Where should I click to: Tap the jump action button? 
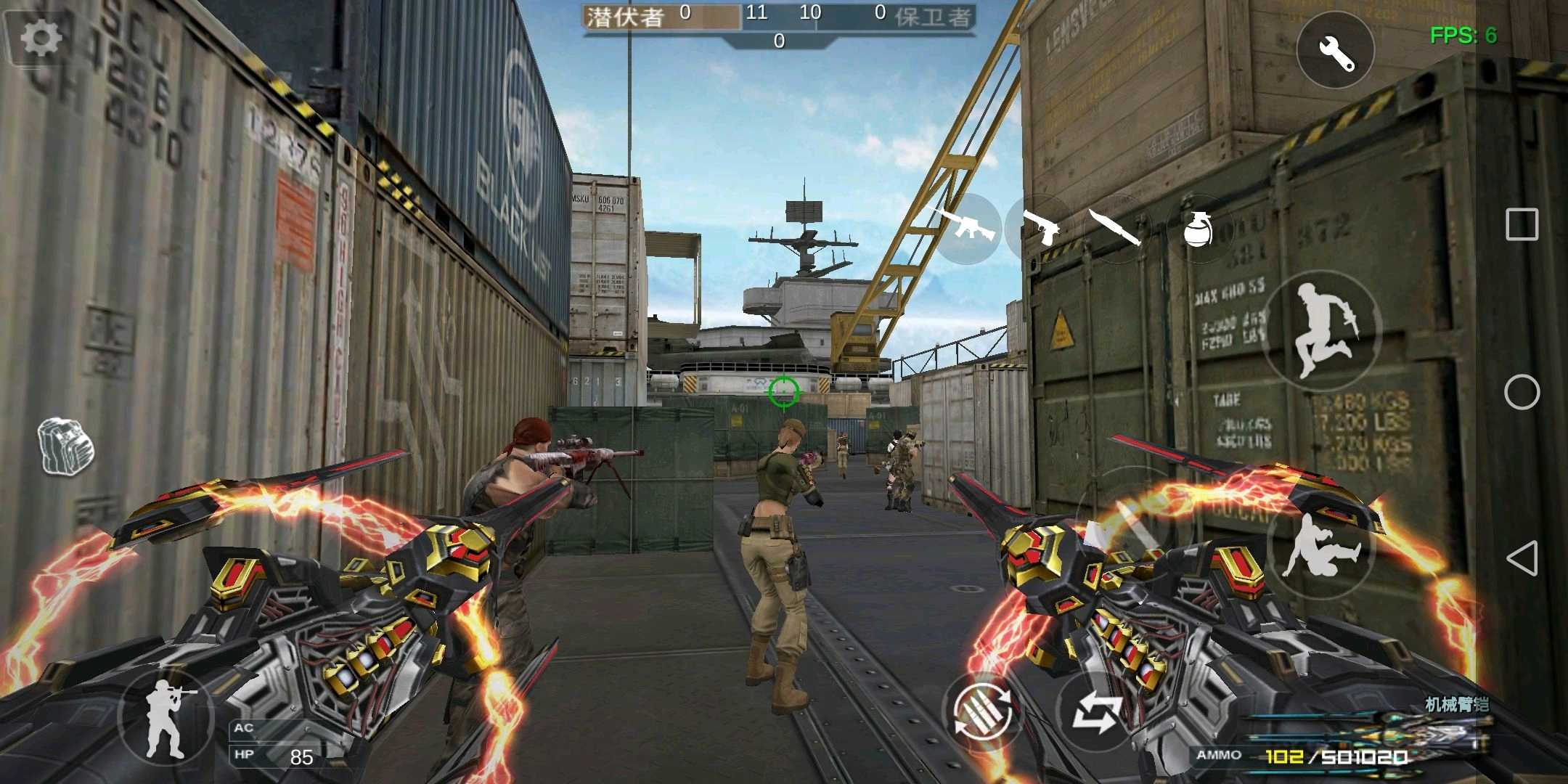[1321, 330]
